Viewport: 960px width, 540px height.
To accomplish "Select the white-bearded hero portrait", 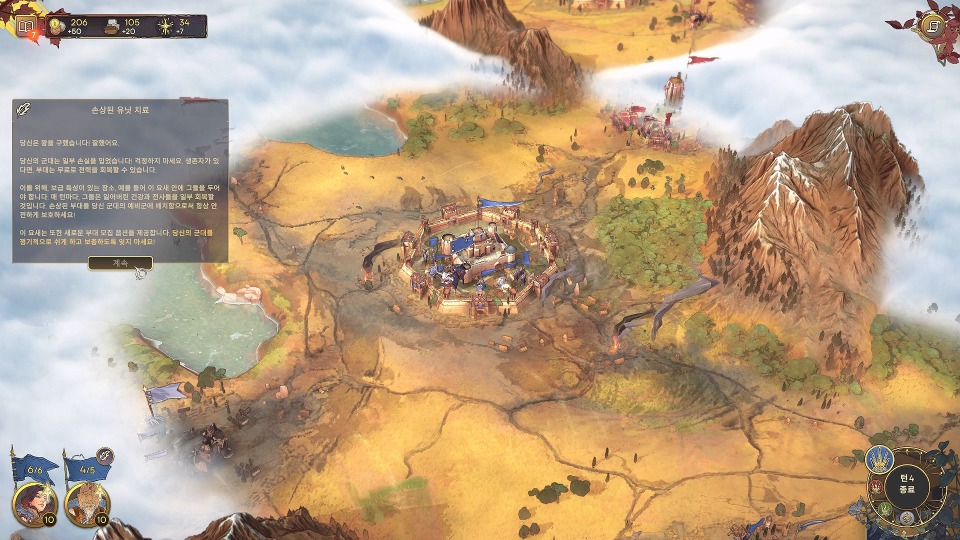I will pyautogui.click(x=86, y=504).
